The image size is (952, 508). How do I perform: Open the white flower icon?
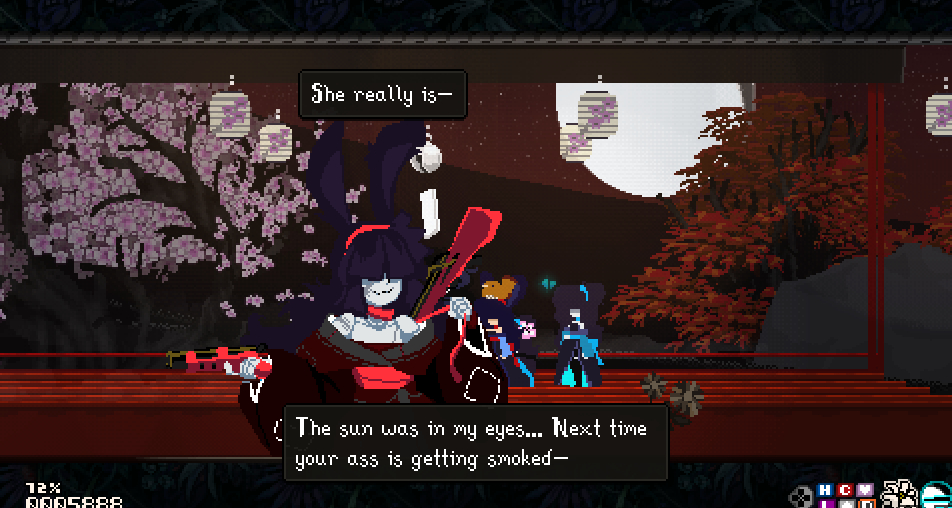tap(899, 493)
